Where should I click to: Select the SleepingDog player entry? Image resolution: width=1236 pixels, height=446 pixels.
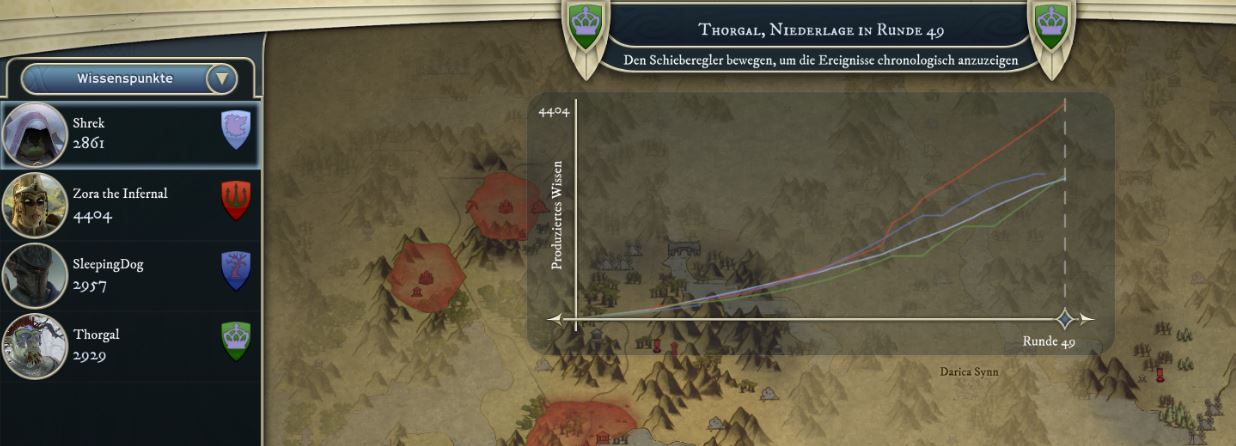pyautogui.click(x=130, y=274)
